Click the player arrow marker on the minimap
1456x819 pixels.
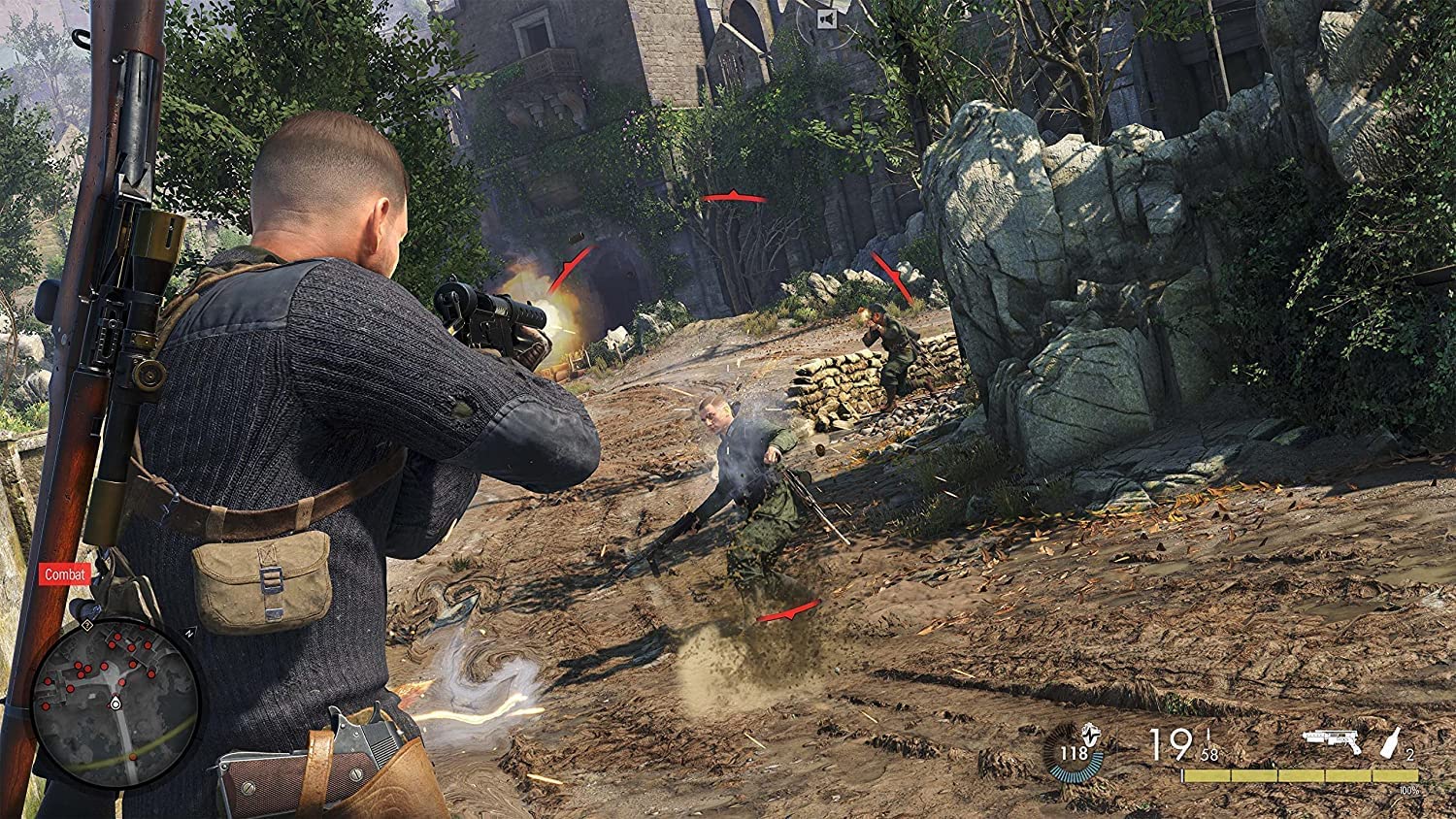coord(115,703)
